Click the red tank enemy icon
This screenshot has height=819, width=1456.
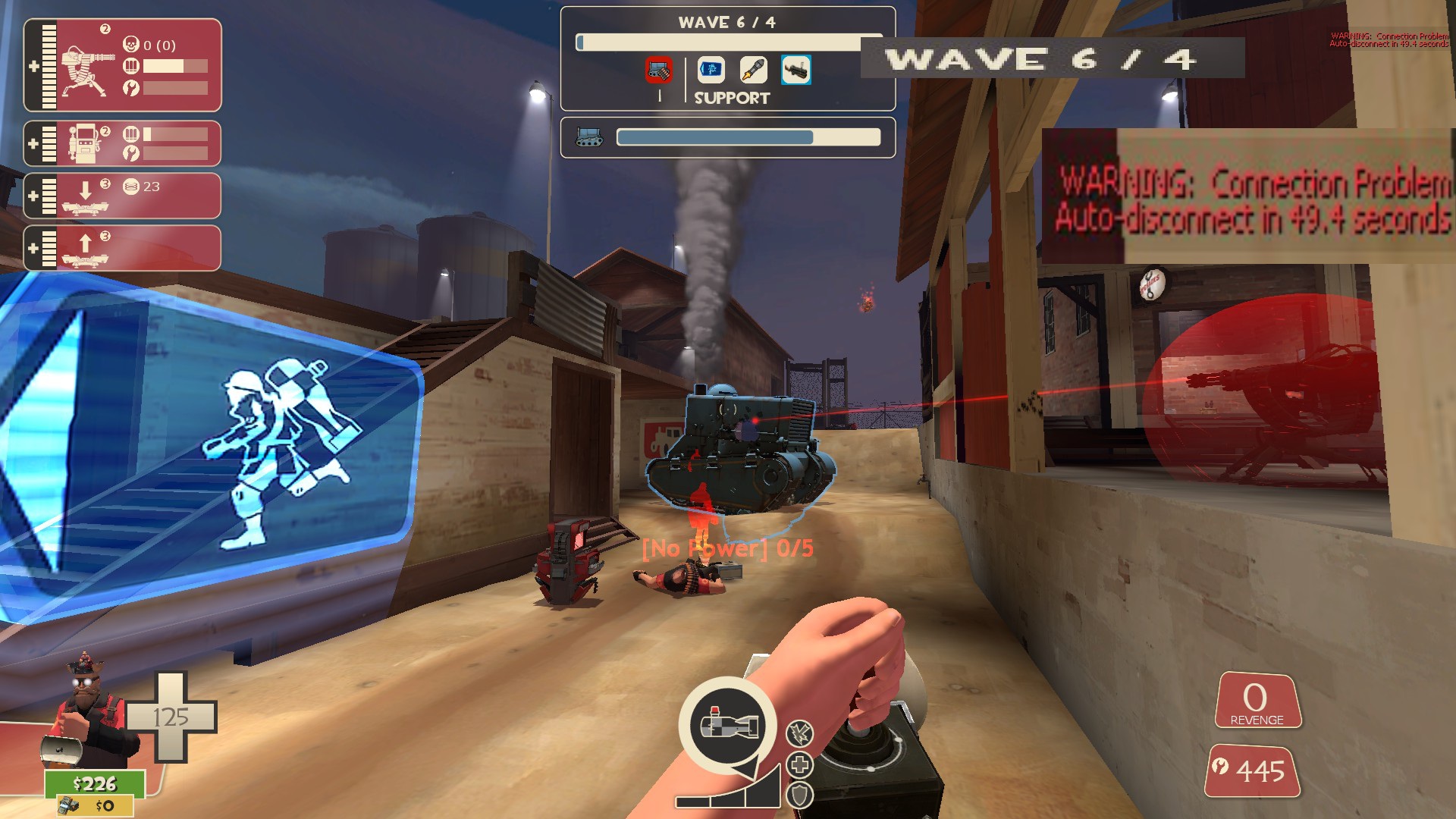(x=659, y=71)
